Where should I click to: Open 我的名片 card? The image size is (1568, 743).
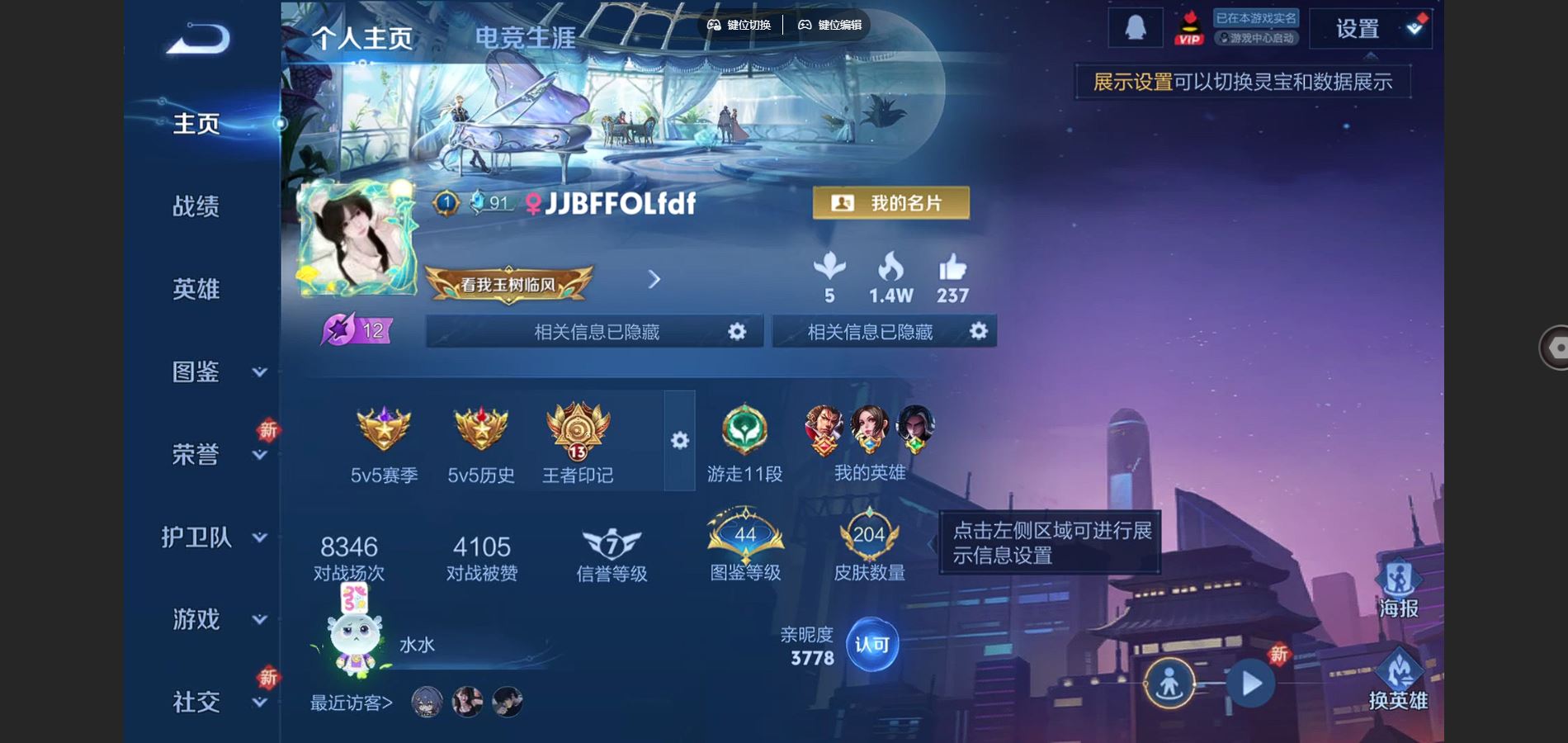[x=890, y=203]
